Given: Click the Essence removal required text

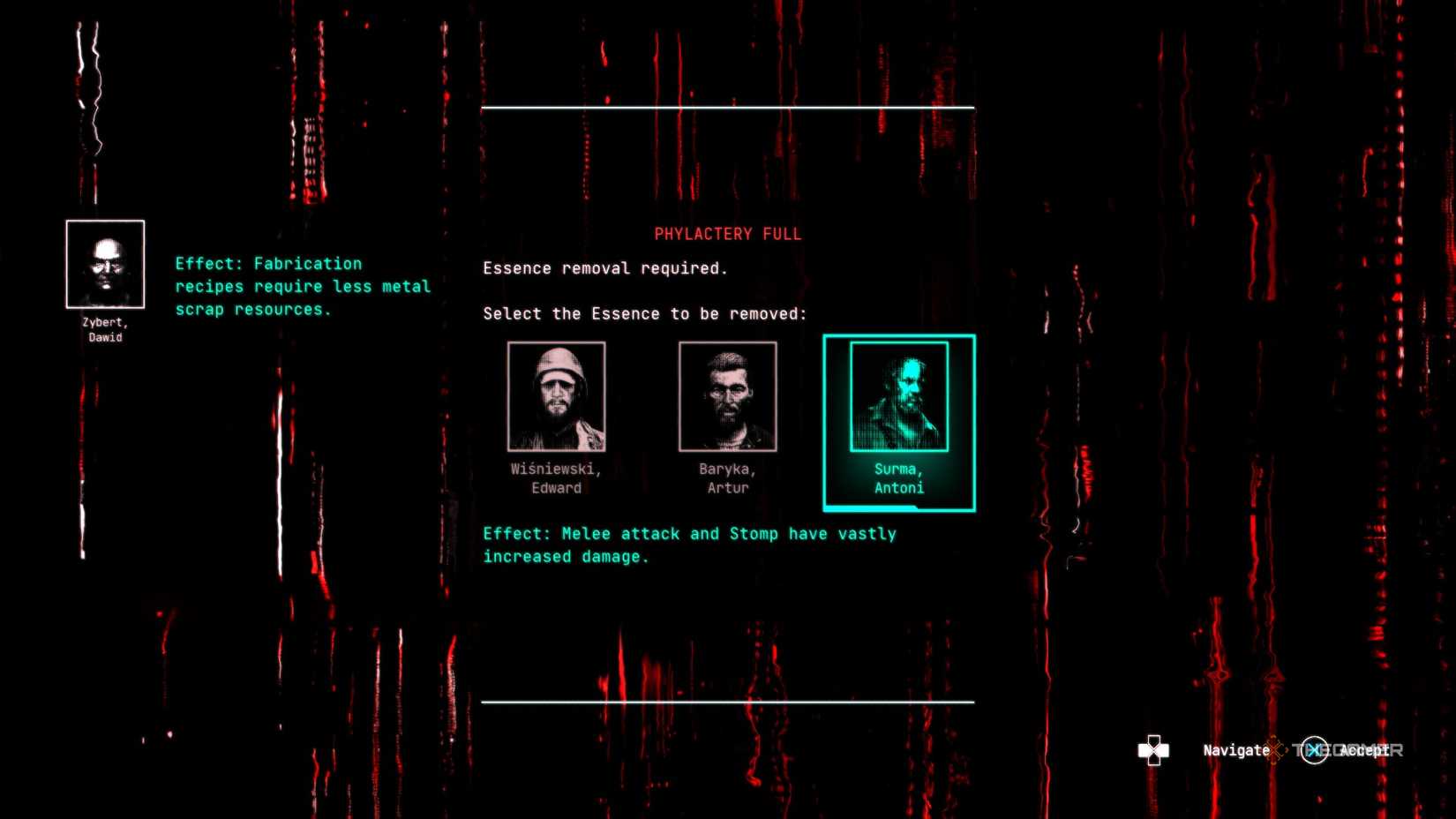Looking at the screenshot, I should (605, 267).
